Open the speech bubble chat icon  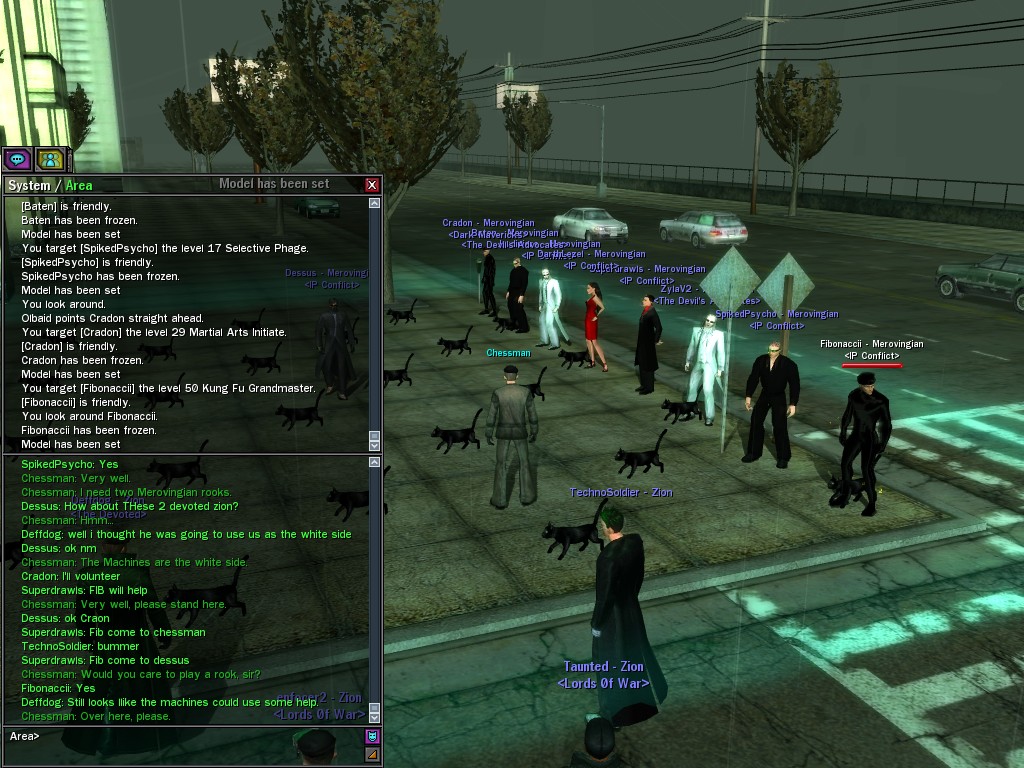coord(17,159)
